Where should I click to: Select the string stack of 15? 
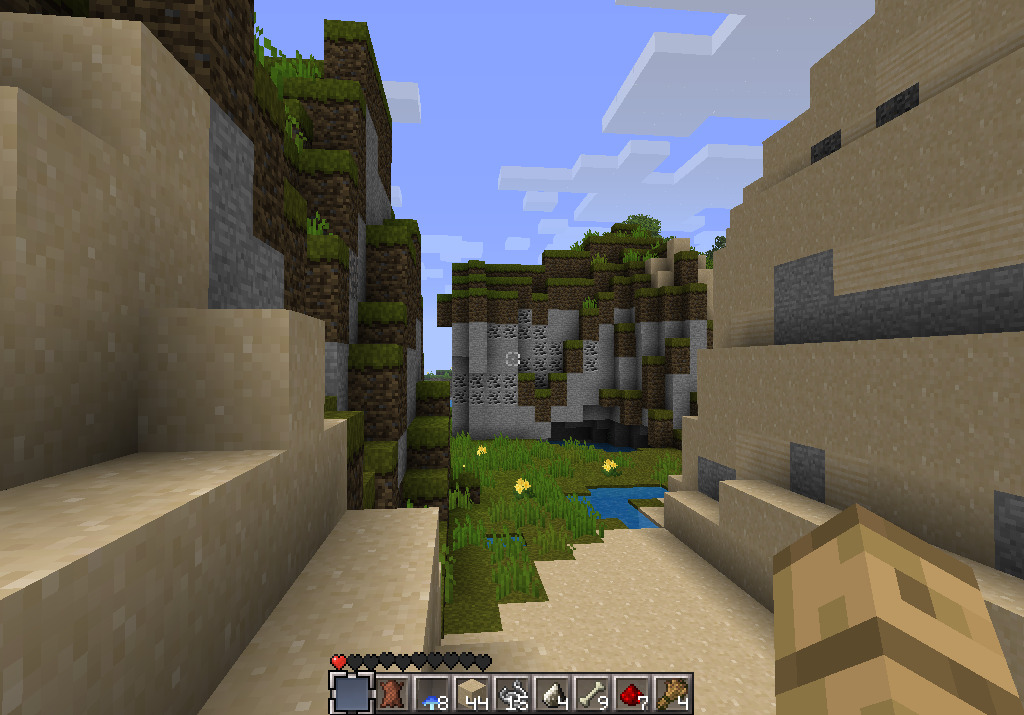tap(512, 692)
